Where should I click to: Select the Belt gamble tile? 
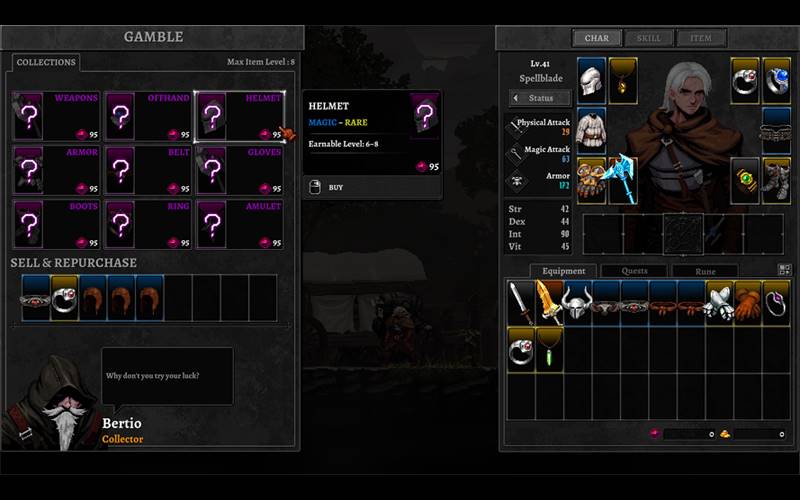point(148,170)
